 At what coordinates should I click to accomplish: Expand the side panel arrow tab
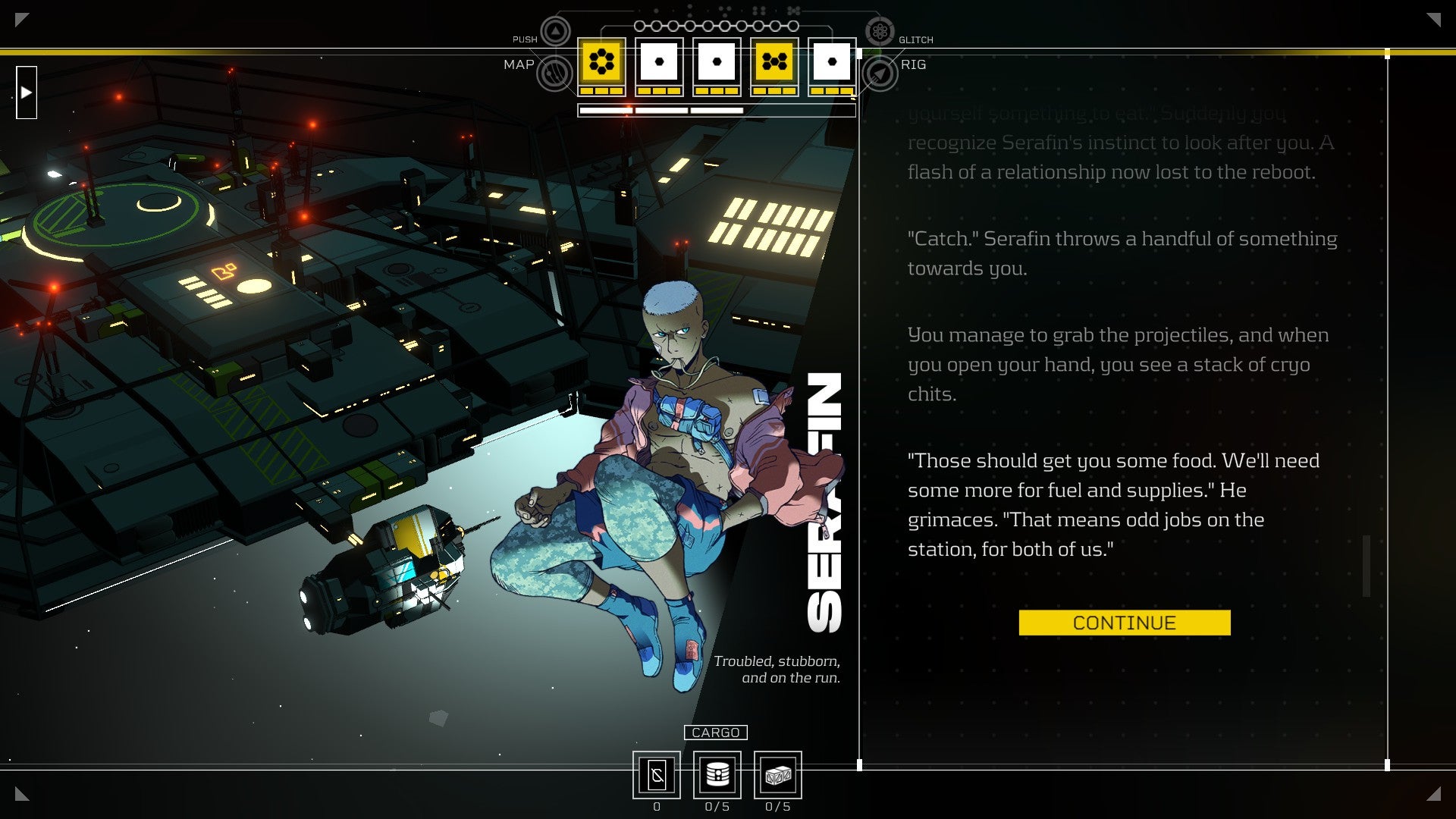[27, 93]
